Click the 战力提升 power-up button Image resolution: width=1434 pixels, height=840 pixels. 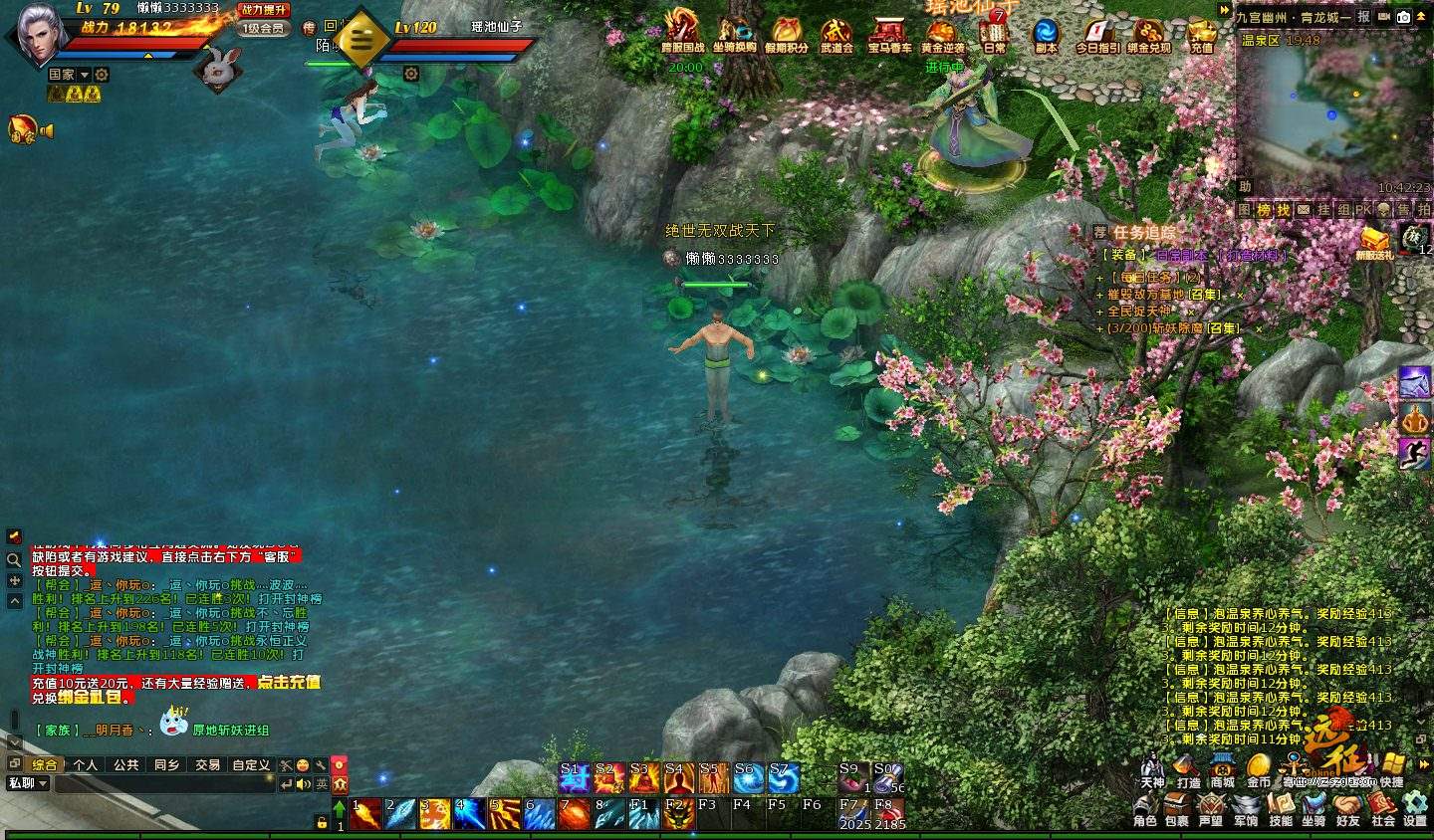coord(264,10)
